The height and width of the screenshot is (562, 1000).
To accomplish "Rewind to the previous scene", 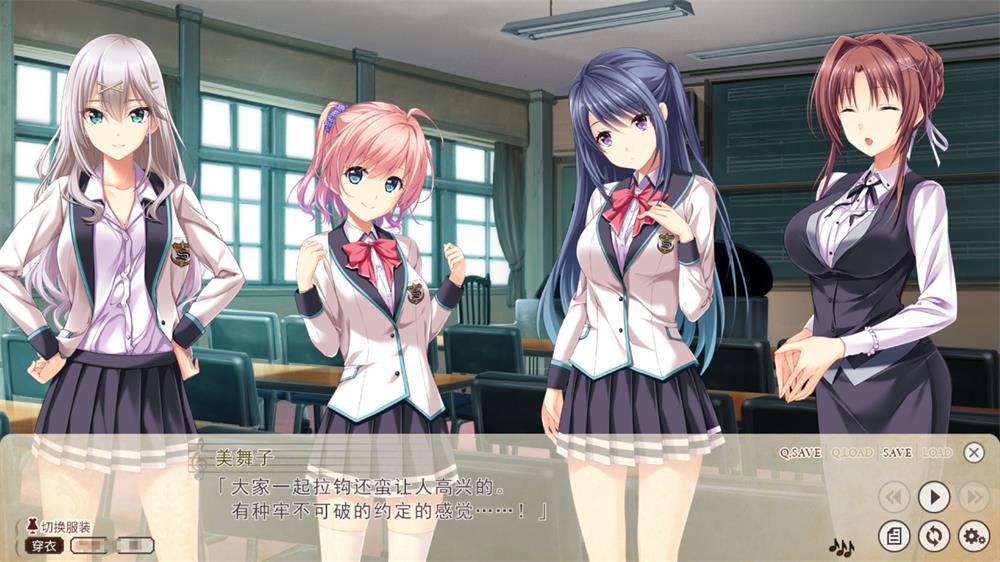I will click(x=894, y=496).
